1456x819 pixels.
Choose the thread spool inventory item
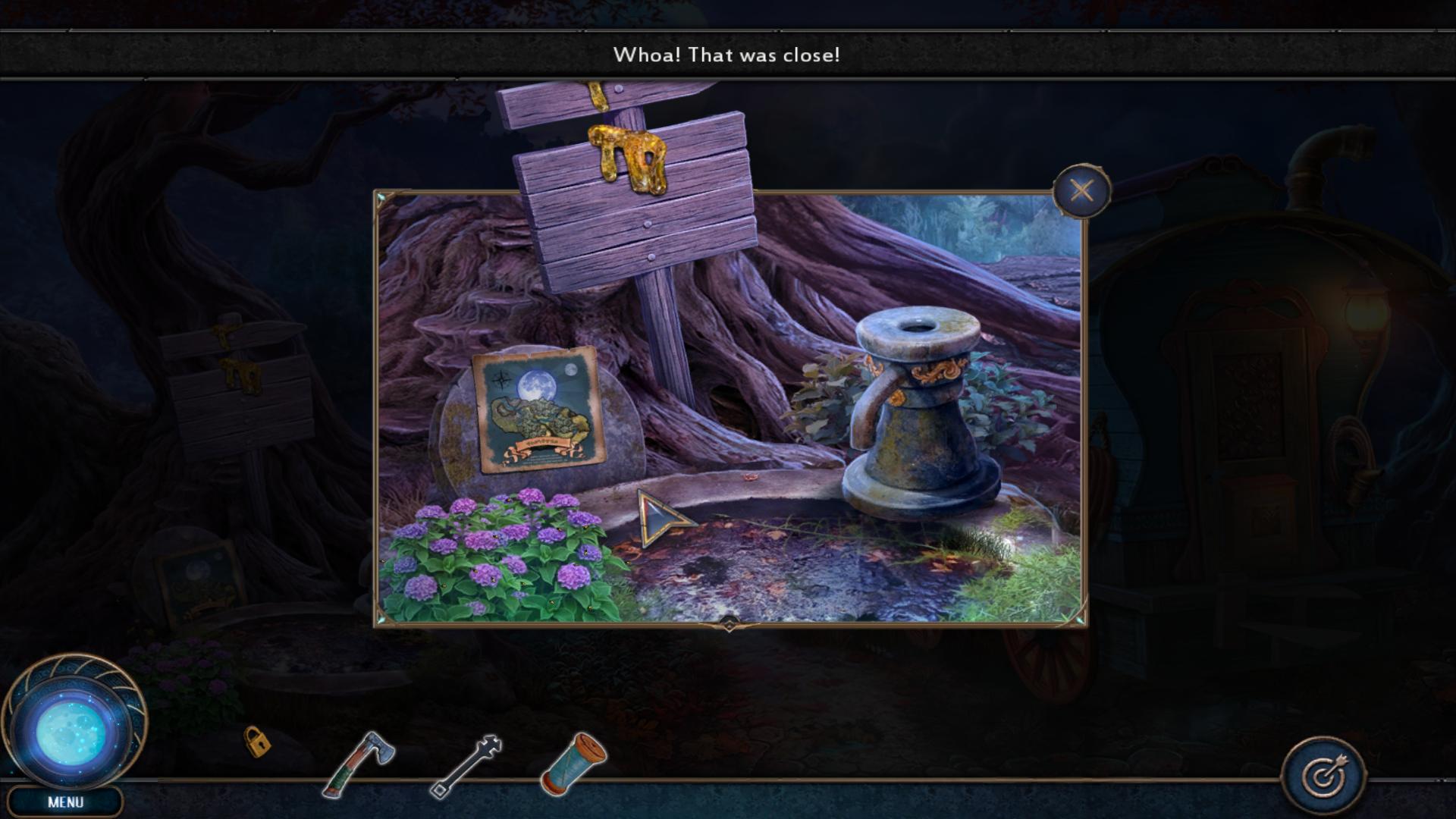(x=573, y=763)
